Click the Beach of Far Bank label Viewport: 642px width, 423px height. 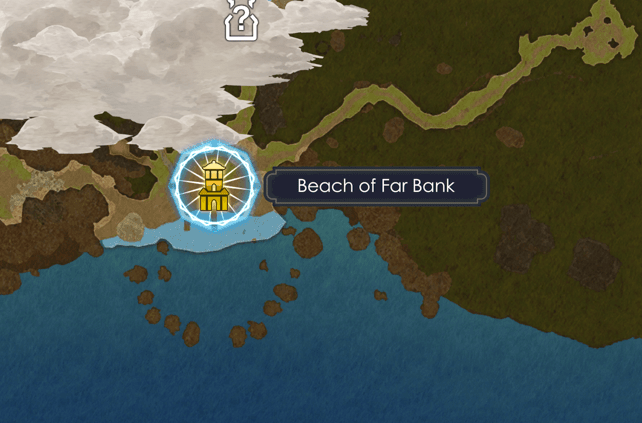point(375,186)
